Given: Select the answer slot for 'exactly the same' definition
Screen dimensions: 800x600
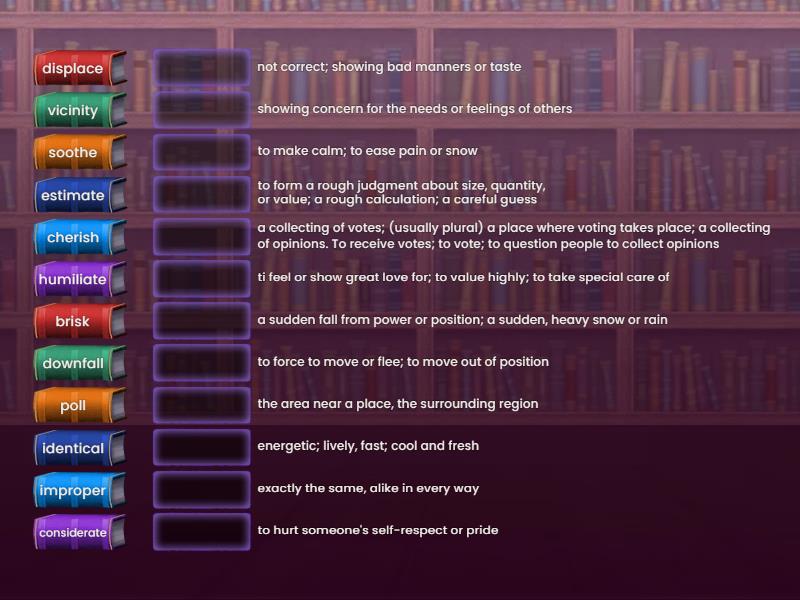Looking at the screenshot, I should pos(201,490).
